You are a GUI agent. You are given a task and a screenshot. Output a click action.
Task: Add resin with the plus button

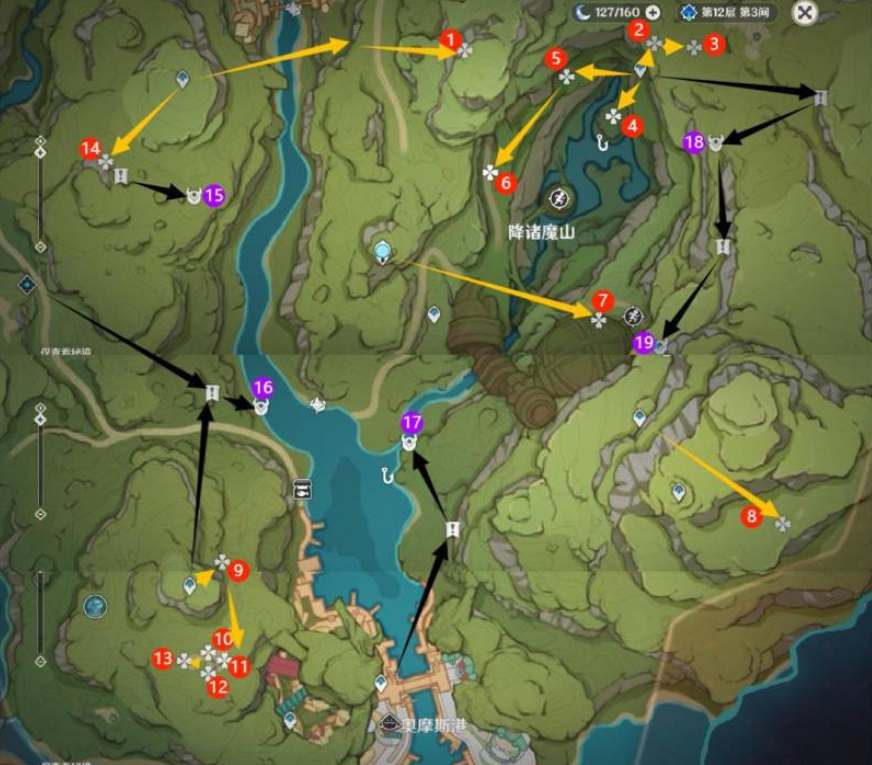[653, 13]
